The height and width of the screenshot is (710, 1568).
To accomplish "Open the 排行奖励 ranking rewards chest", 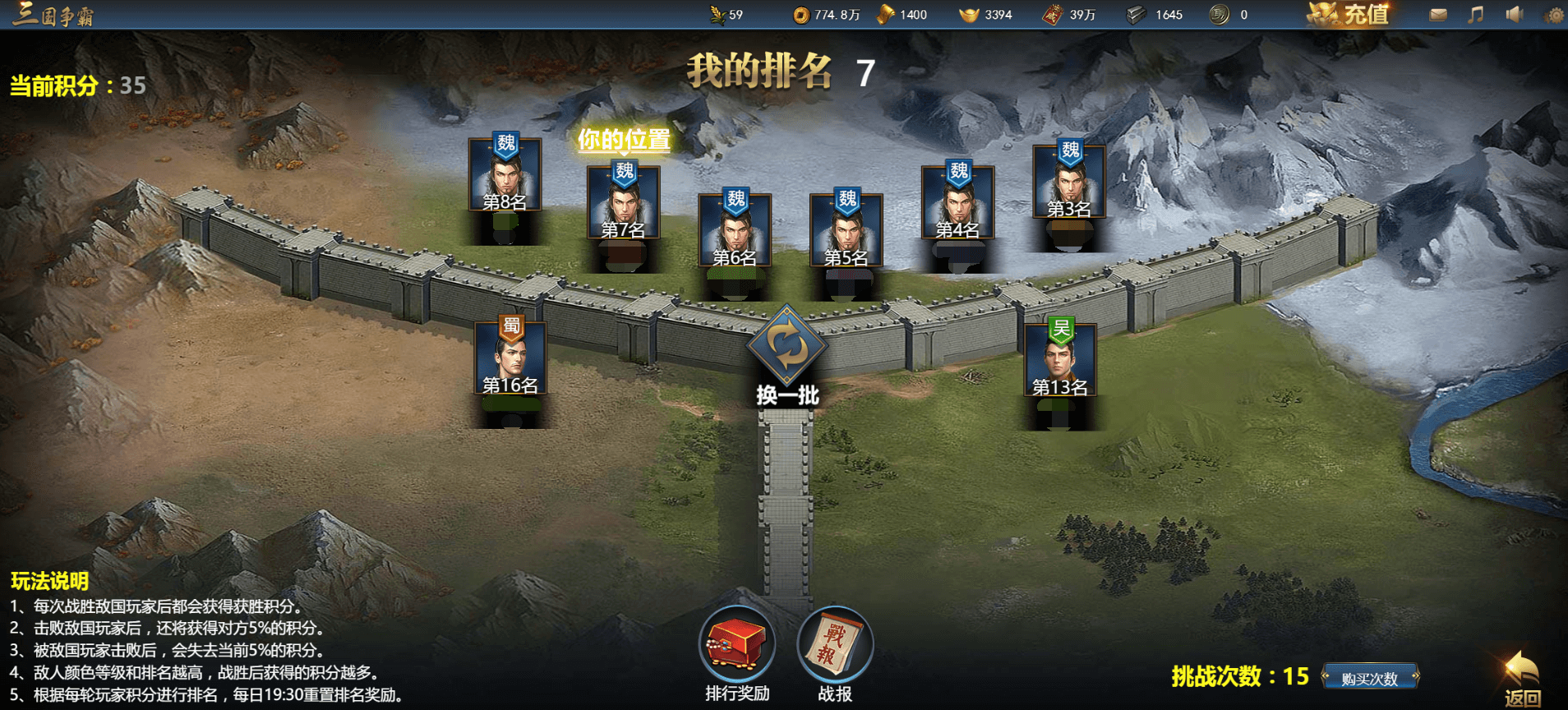I will 737,644.
